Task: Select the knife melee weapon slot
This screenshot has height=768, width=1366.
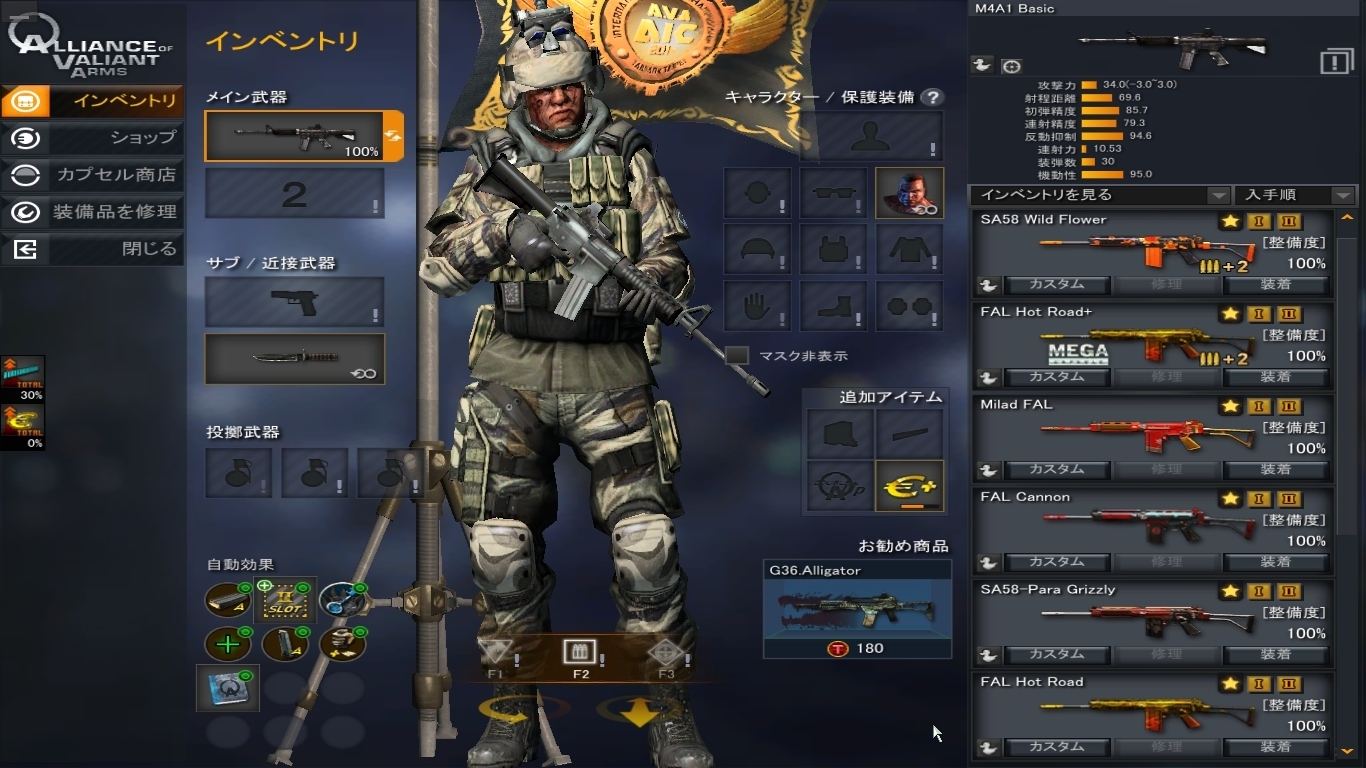Action: point(294,359)
